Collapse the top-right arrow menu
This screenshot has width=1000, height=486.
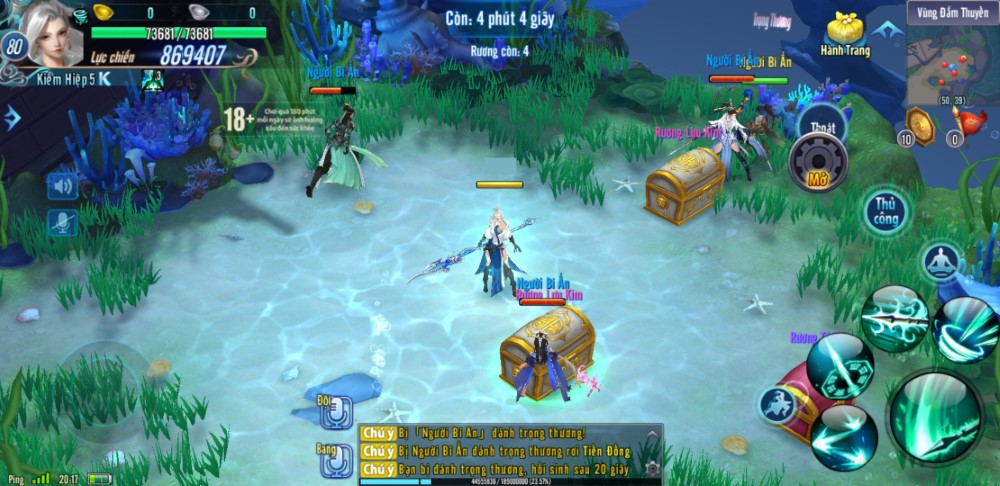tap(886, 30)
